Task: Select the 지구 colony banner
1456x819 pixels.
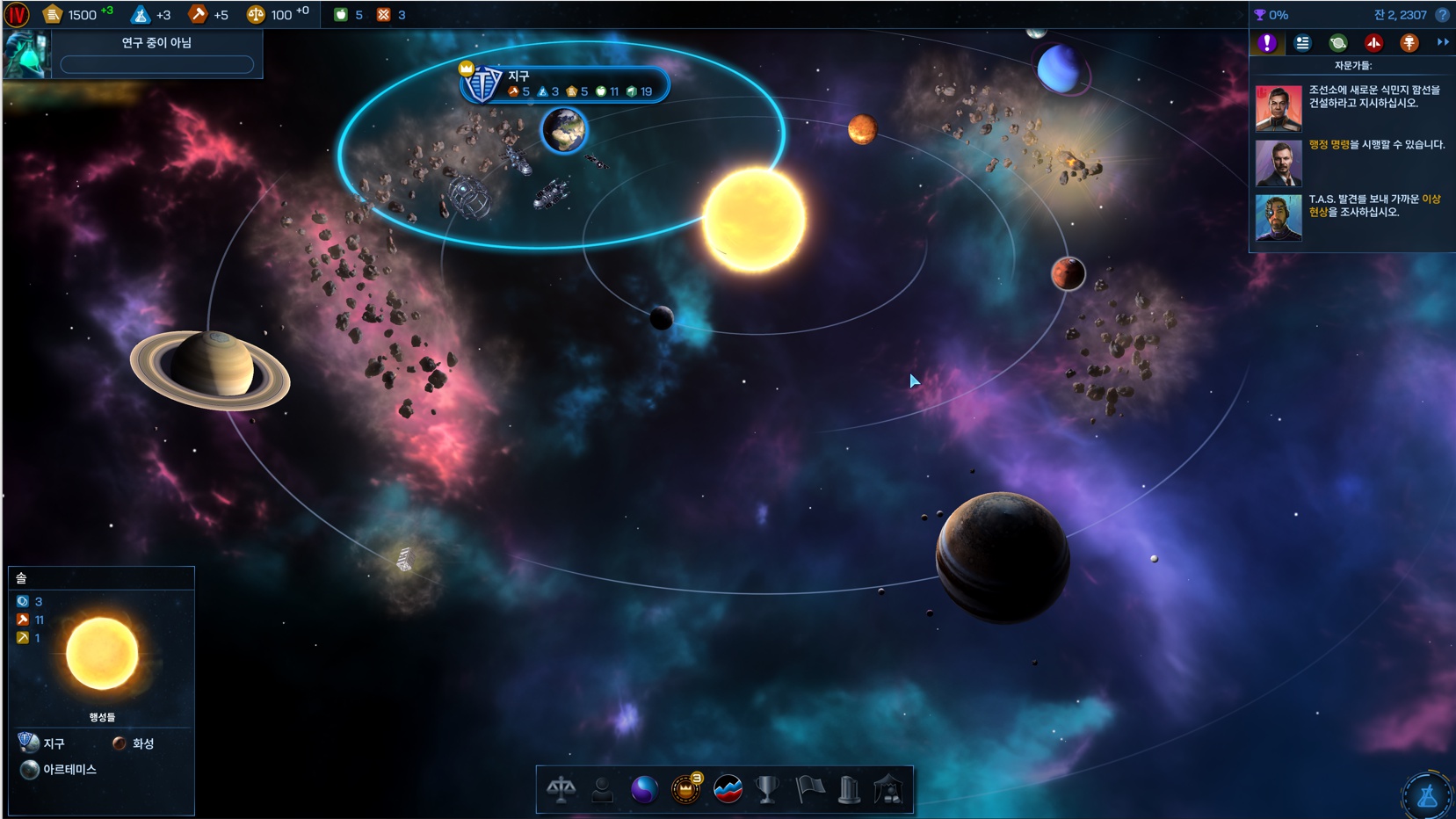Action: pyautogui.click(x=564, y=83)
